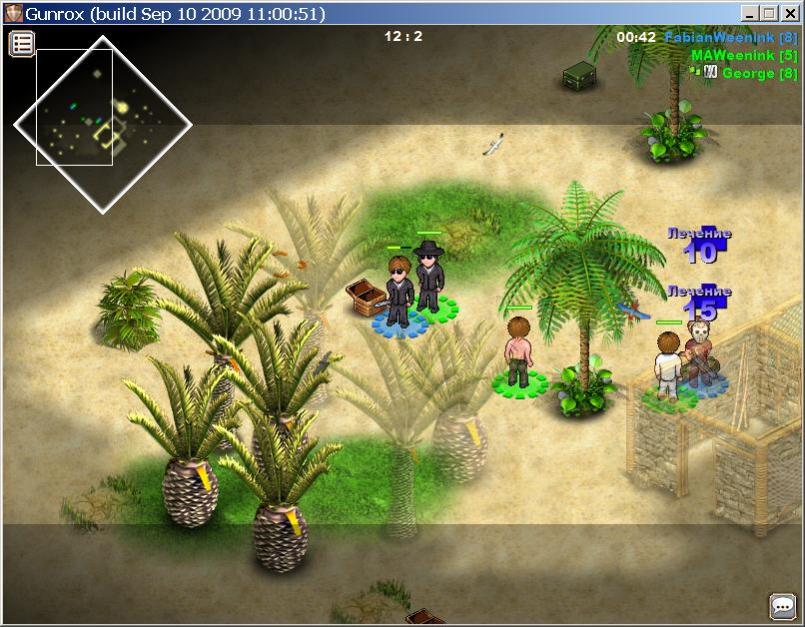Screen dimensions: 805x627
Task: Open the chat speech bubble button
Action: (782, 606)
